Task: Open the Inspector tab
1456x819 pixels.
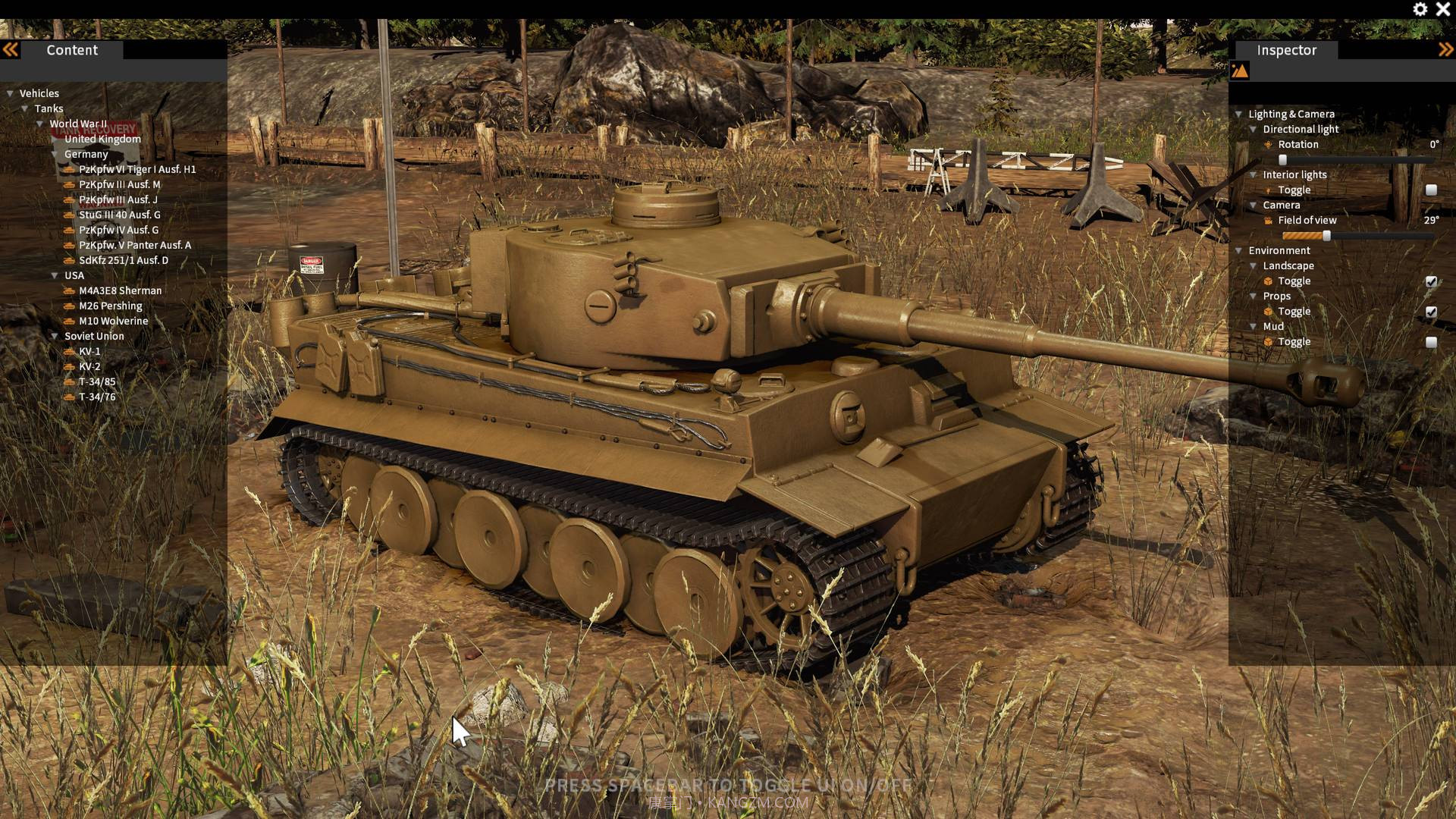Action: coord(1285,50)
